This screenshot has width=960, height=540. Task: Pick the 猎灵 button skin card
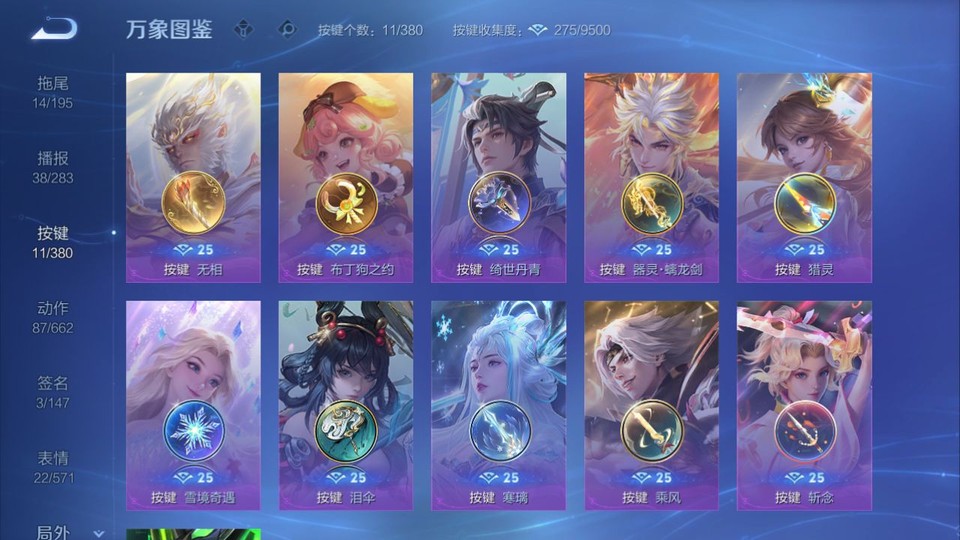tap(804, 177)
